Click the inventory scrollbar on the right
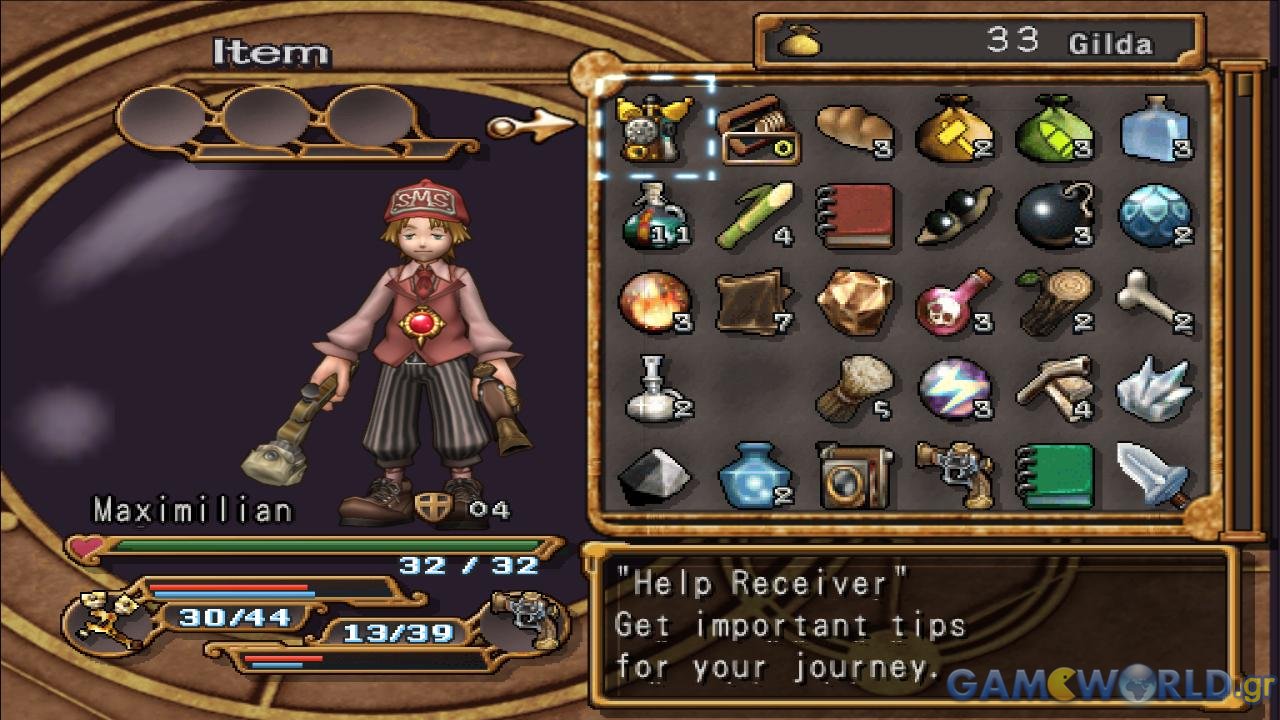Viewport: 1280px width, 720px height. [x=1245, y=300]
